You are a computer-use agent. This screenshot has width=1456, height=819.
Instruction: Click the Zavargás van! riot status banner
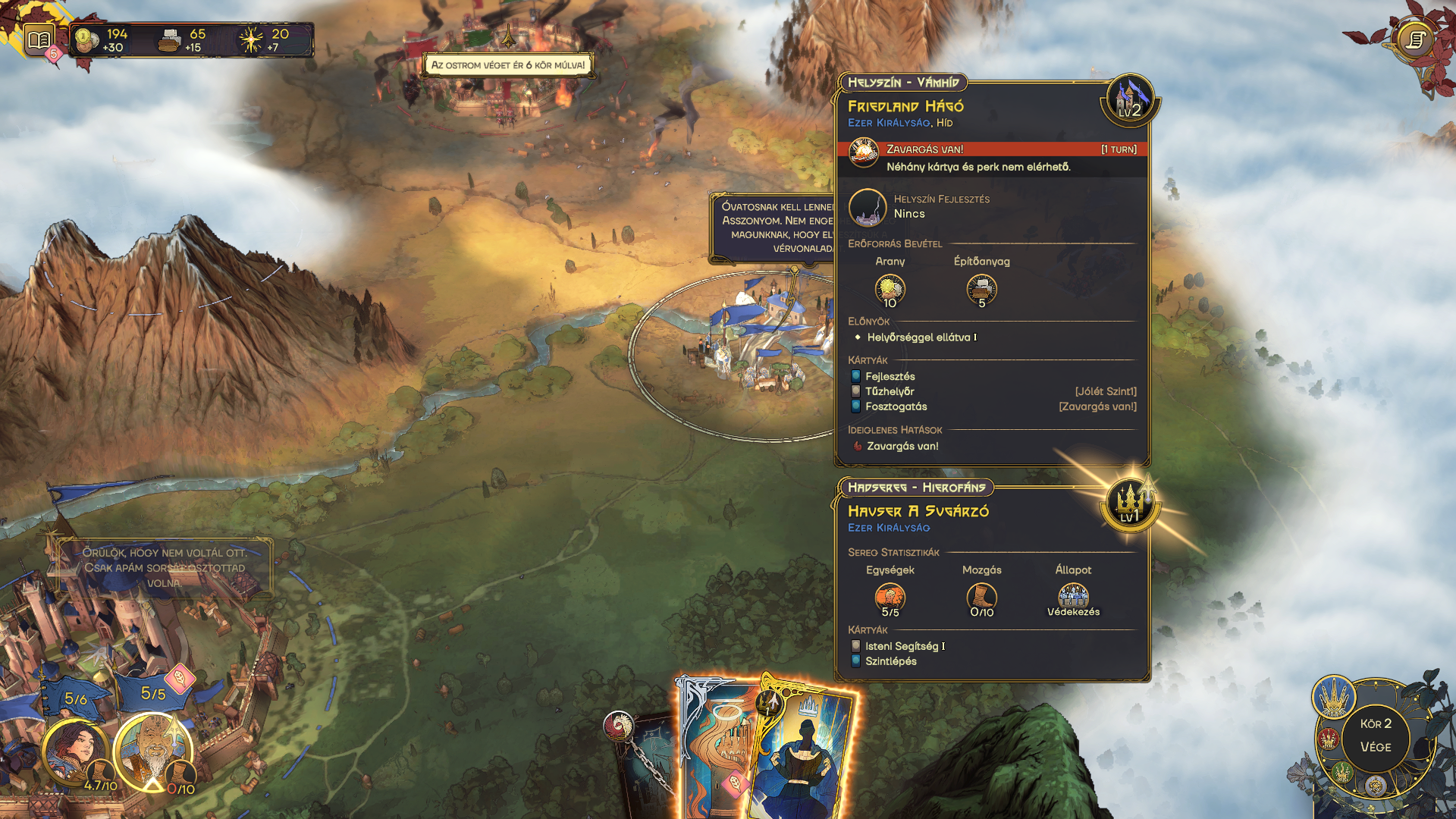click(x=992, y=149)
